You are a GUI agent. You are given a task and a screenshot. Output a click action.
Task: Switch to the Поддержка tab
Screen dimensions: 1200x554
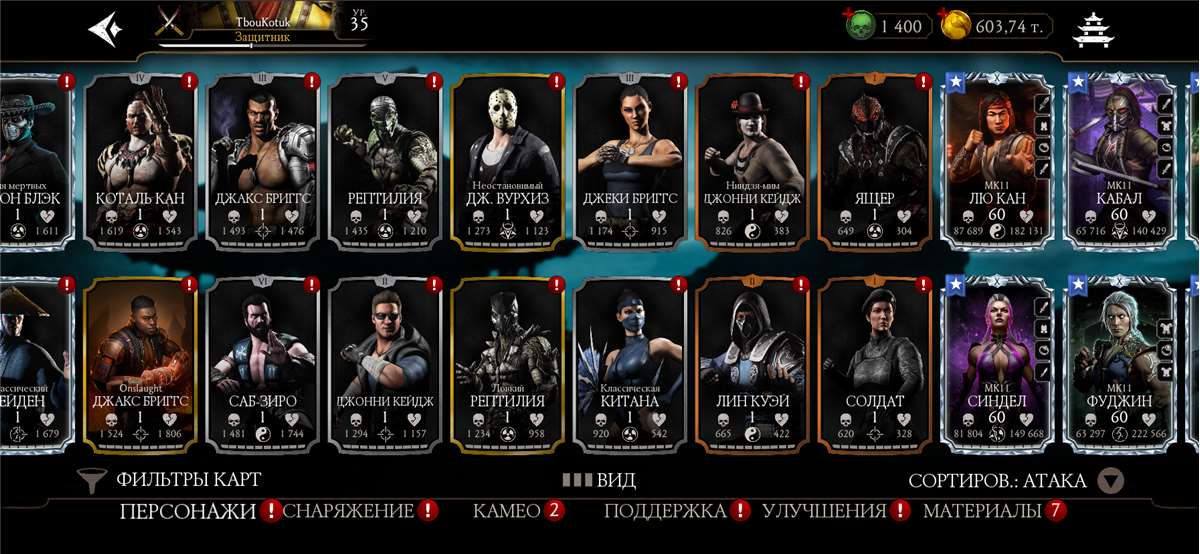[665, 511]
